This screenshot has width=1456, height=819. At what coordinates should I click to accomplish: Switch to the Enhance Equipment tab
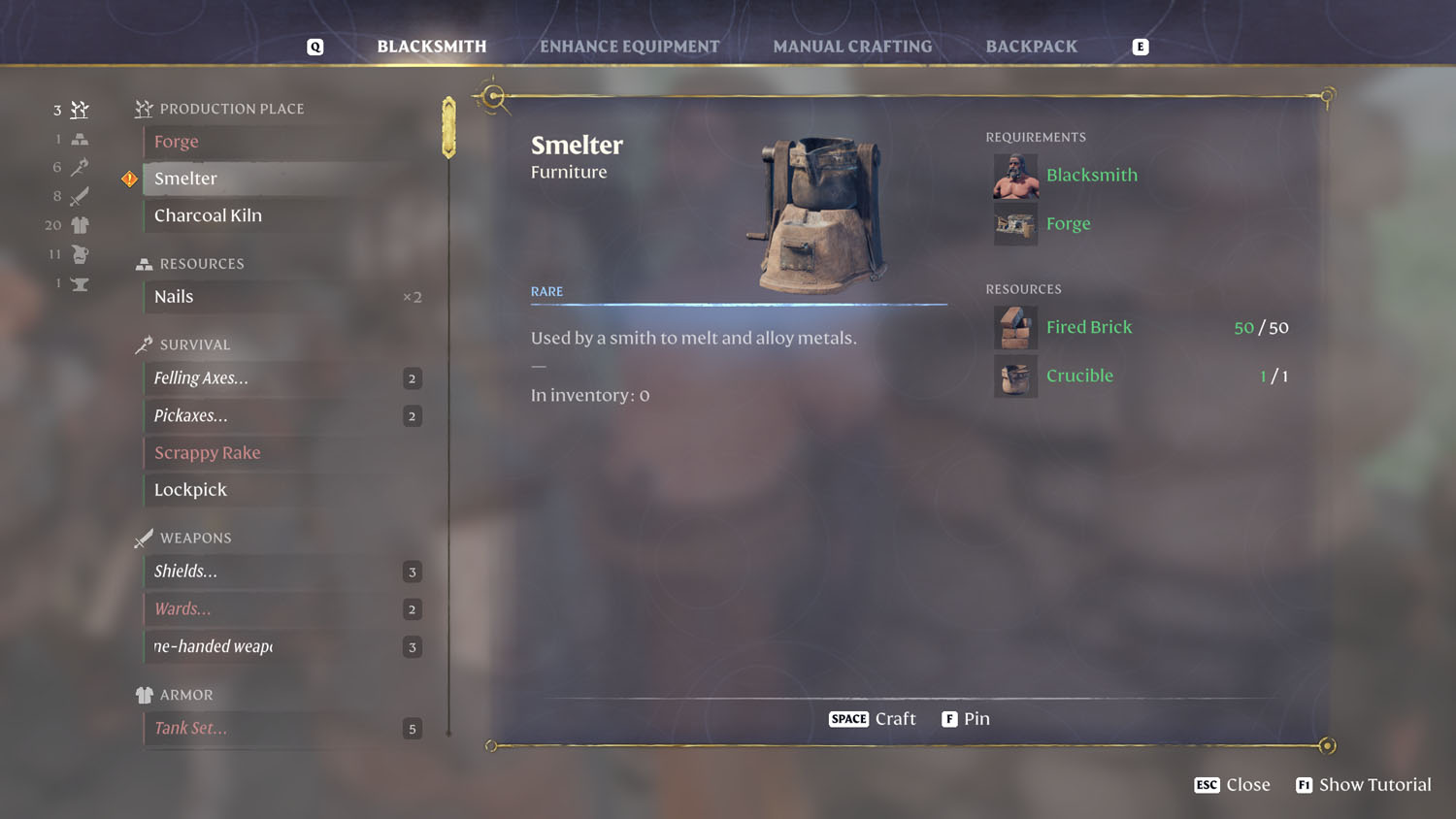(x=629, y=47)
